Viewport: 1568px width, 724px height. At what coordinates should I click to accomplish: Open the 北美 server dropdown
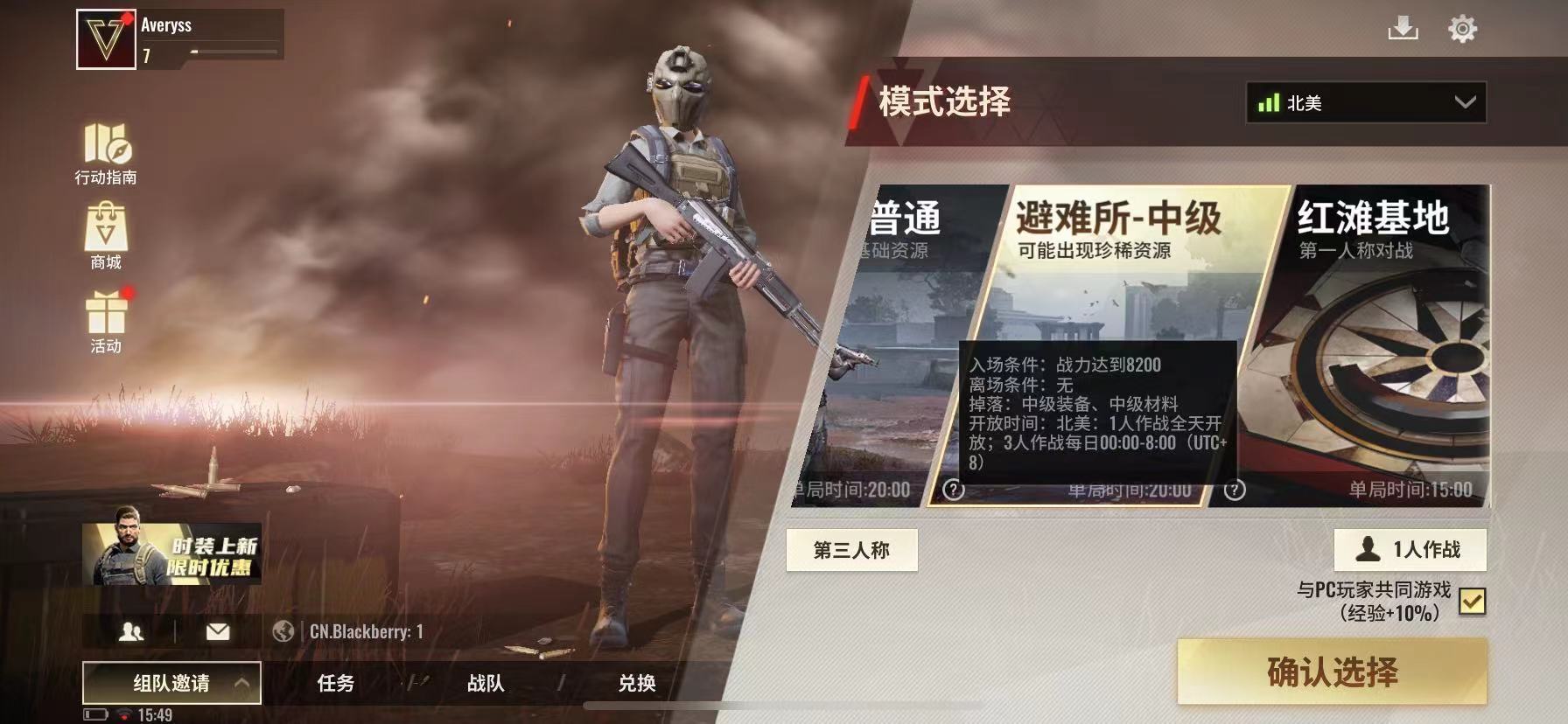1364,102
